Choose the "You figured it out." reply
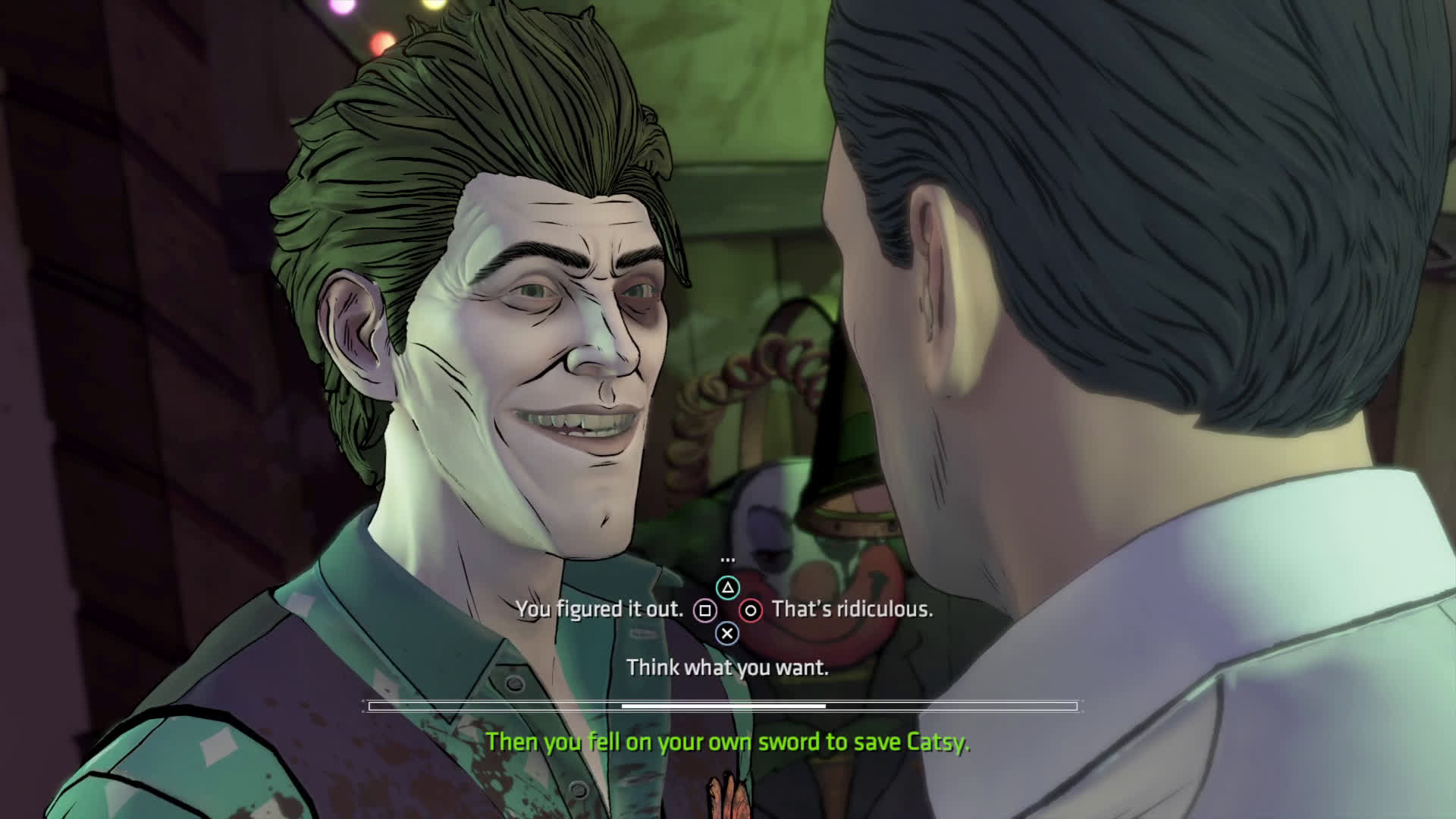 coord(600,610)
